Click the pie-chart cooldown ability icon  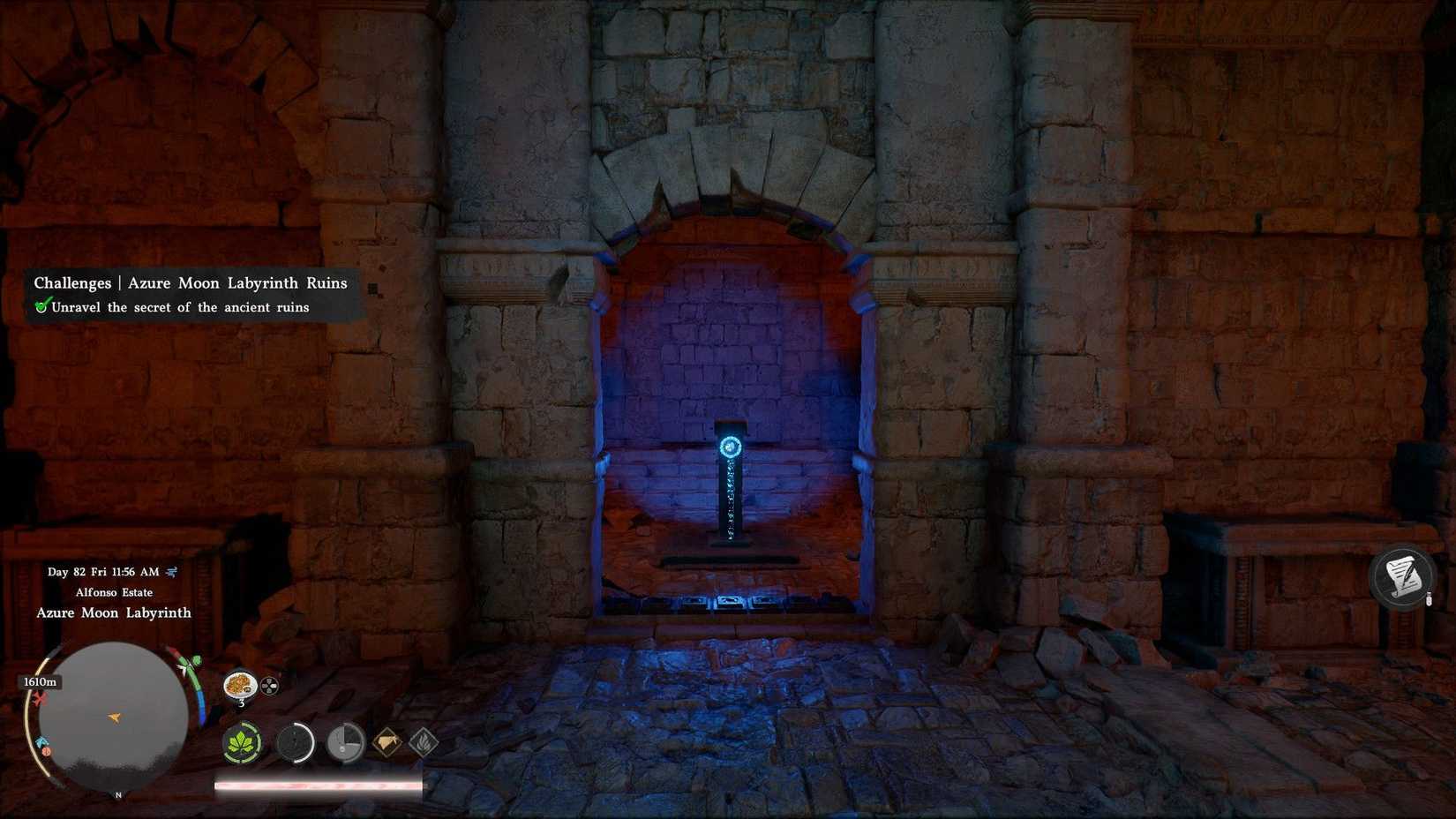(346, 744)
